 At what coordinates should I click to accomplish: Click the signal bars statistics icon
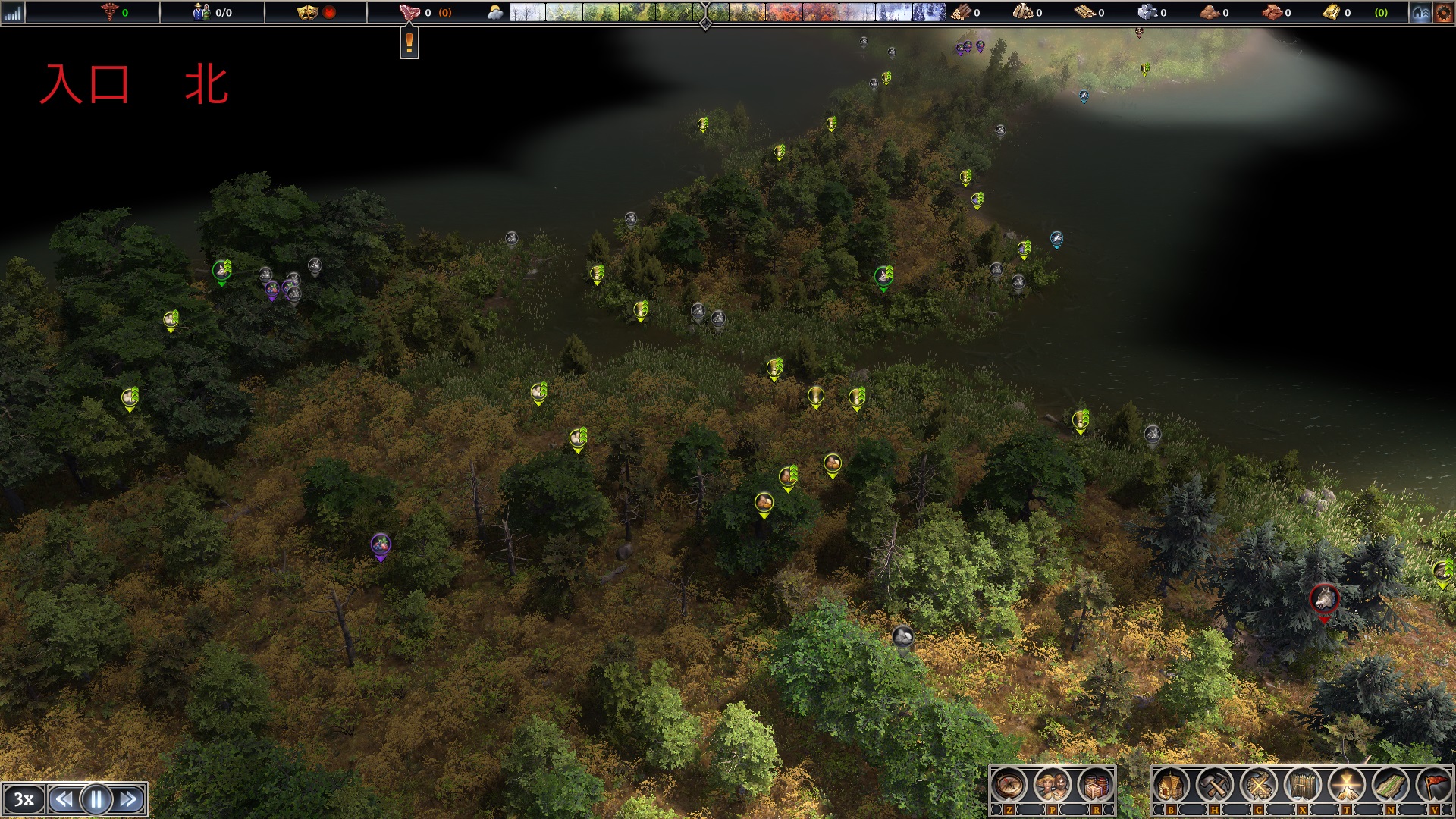pos(13,12)
